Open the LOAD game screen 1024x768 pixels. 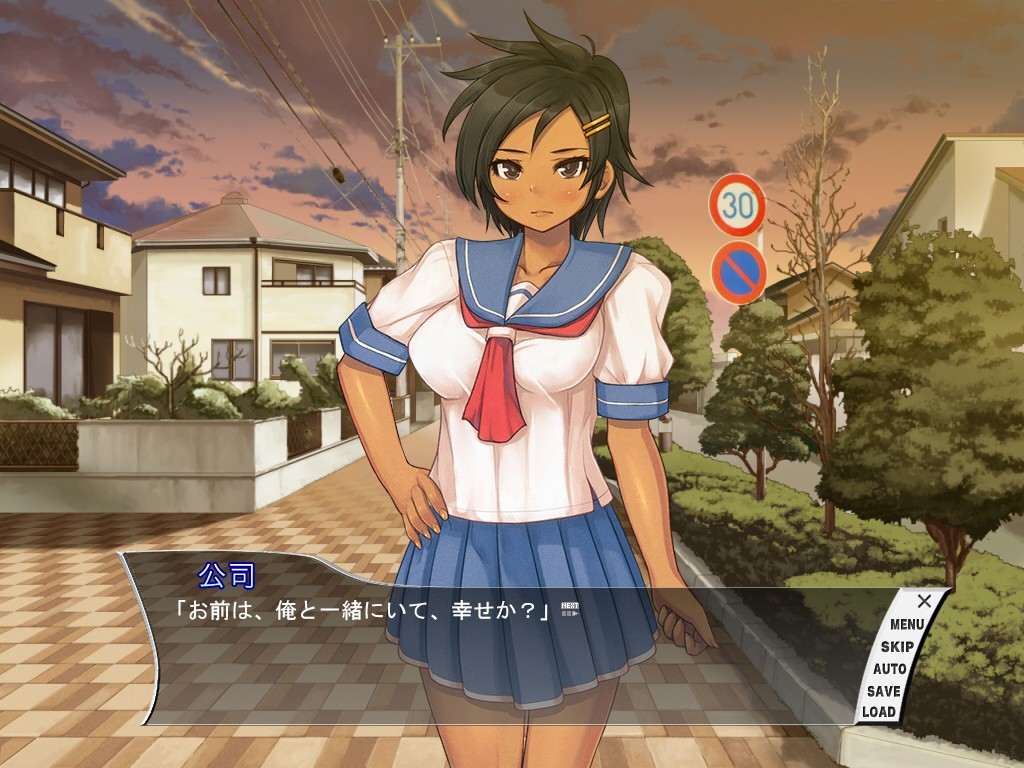tap(879, 712)
